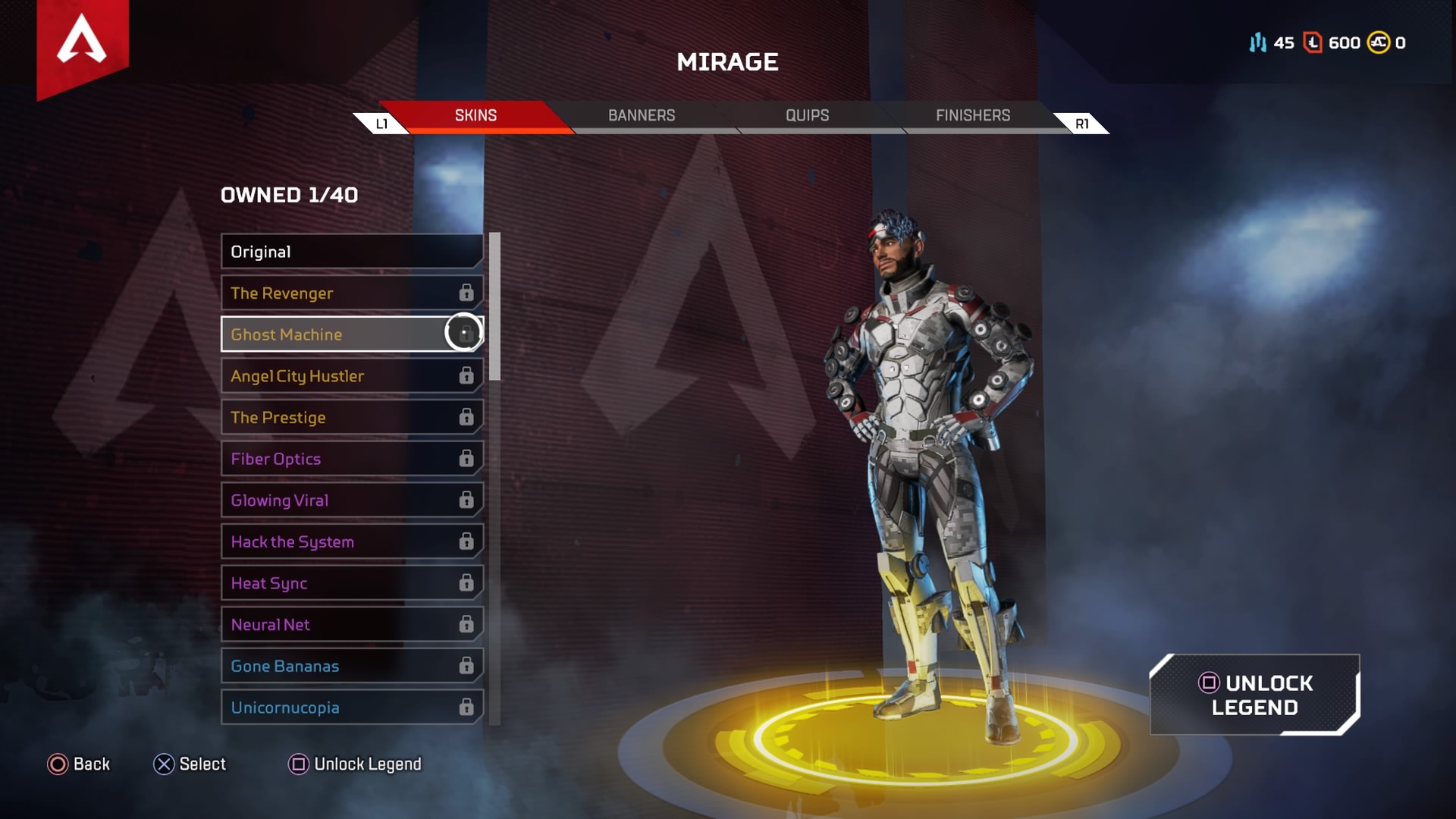1456x819 pixels.
Task: Select the Fiber Optics skin
Action: click(x=351, y=459)
